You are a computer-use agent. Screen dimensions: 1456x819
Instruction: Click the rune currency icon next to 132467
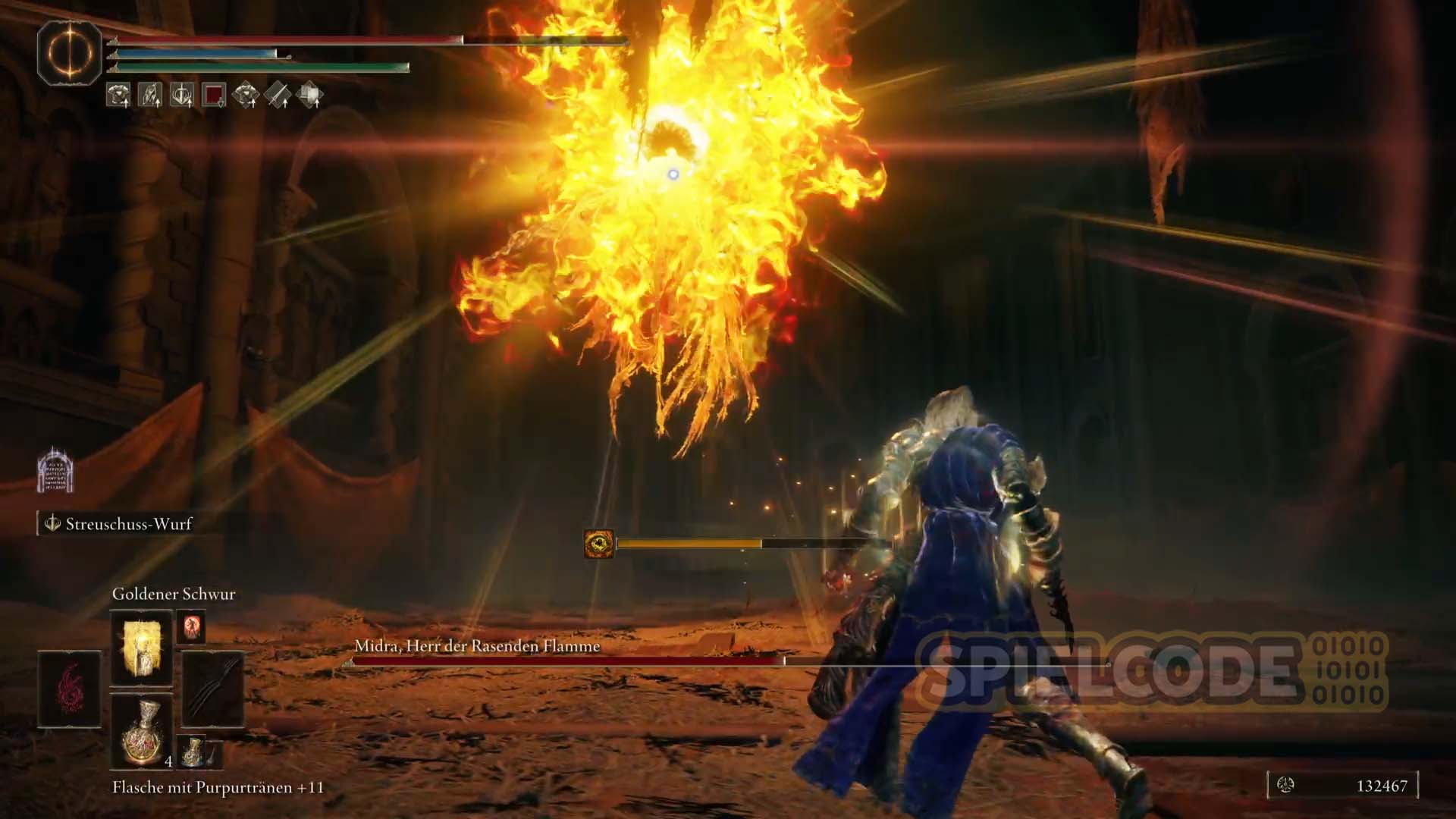pyautogui.click(x=1285, y=786)
